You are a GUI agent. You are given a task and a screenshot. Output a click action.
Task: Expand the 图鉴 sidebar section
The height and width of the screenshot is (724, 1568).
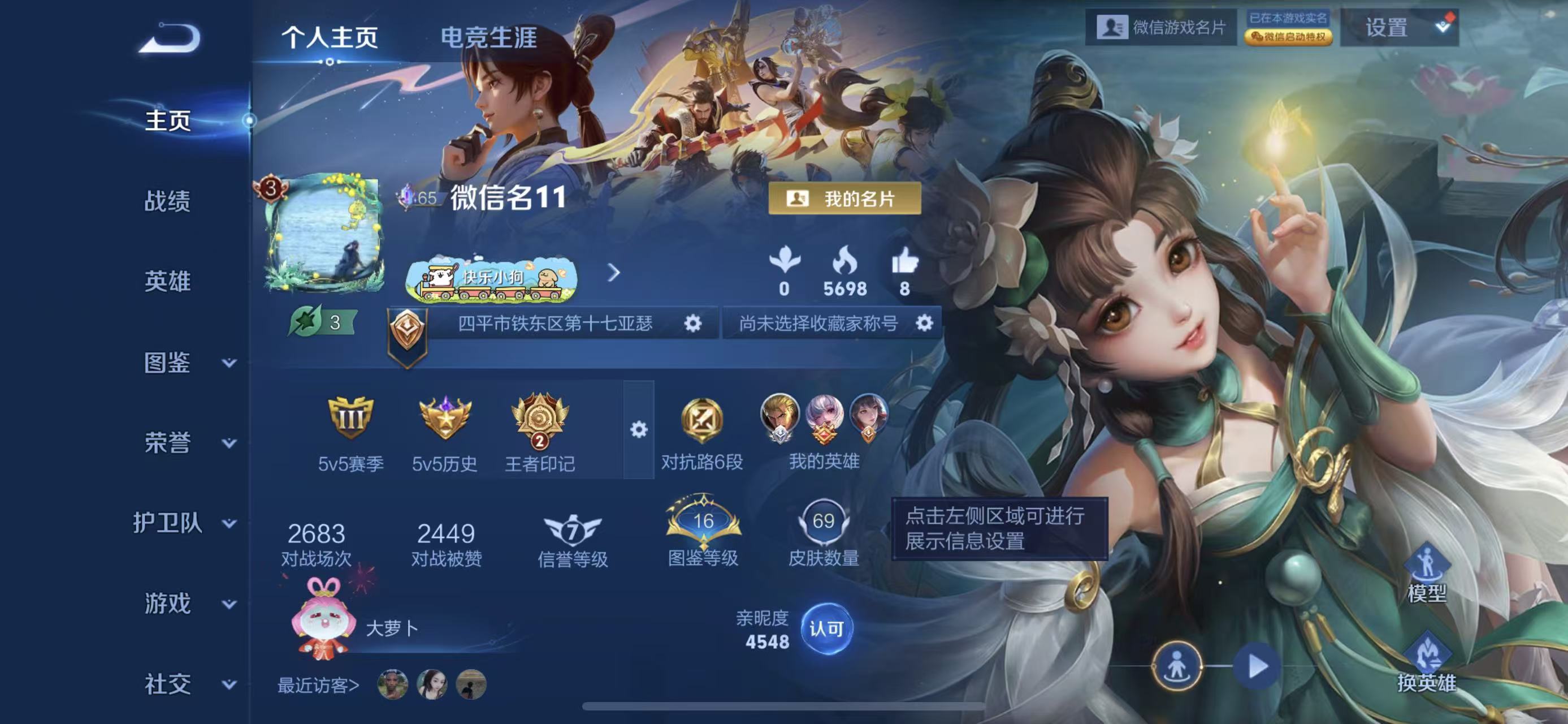pos(169,364)
